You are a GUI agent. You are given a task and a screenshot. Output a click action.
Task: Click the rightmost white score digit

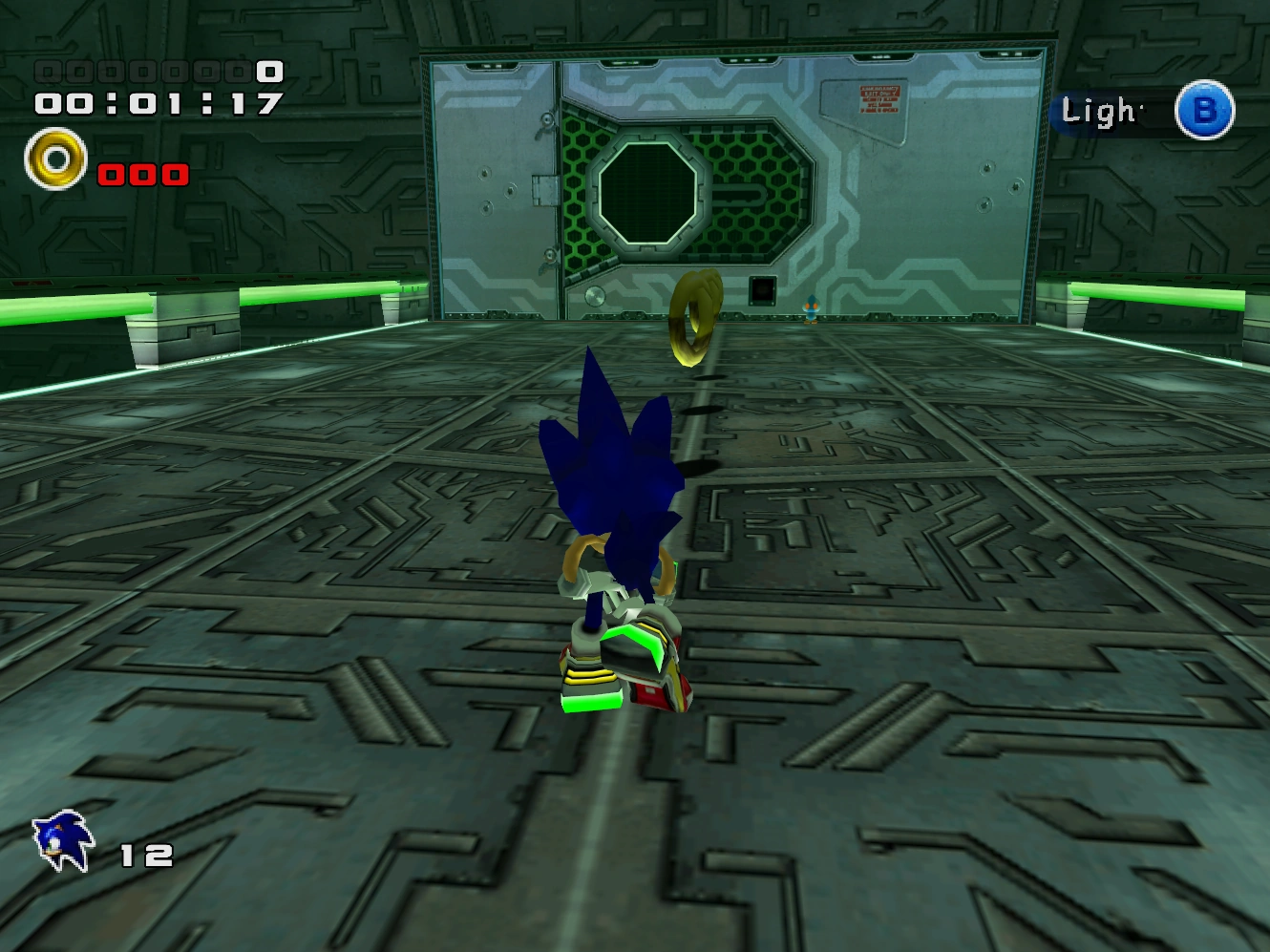pos(268,71)
